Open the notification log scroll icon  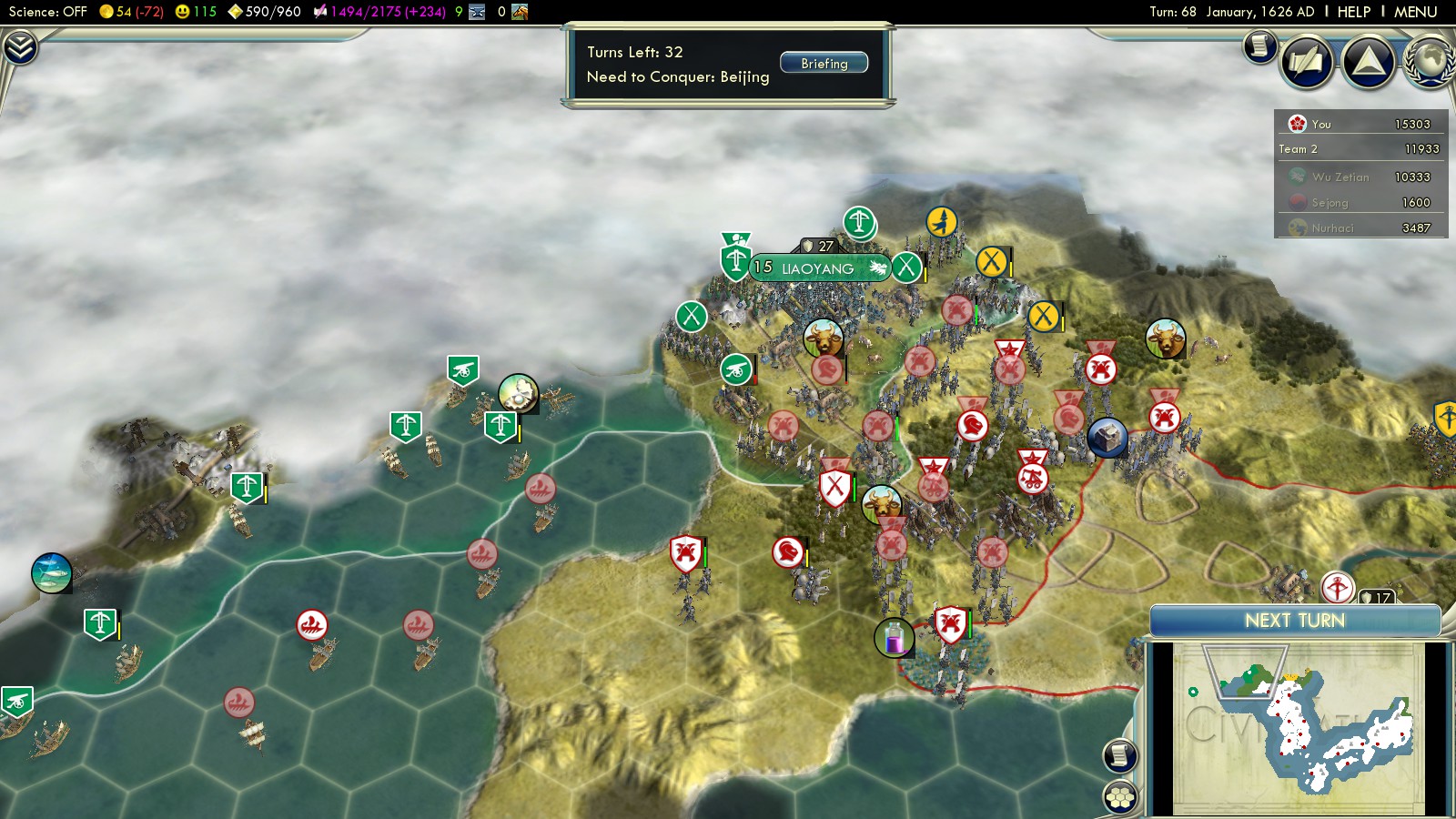click(1259, 45)
